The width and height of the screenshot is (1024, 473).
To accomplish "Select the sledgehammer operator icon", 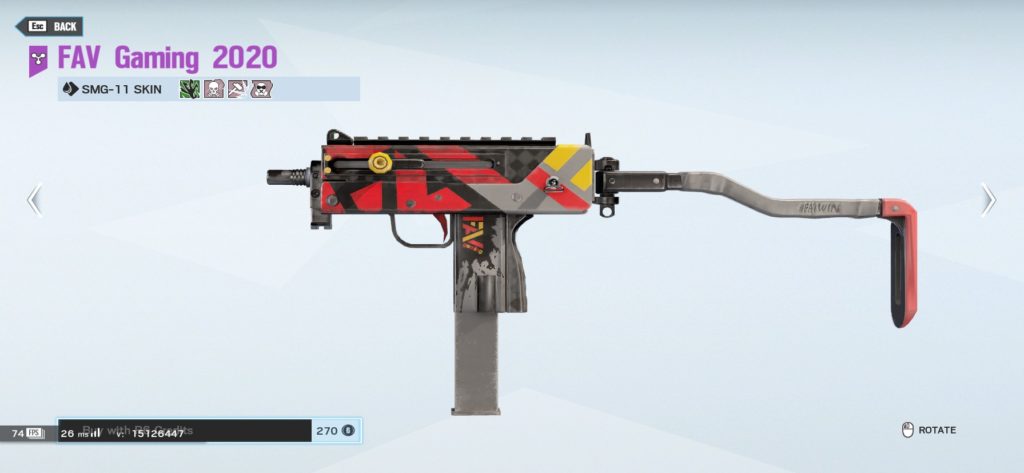I will coord(237,89).
